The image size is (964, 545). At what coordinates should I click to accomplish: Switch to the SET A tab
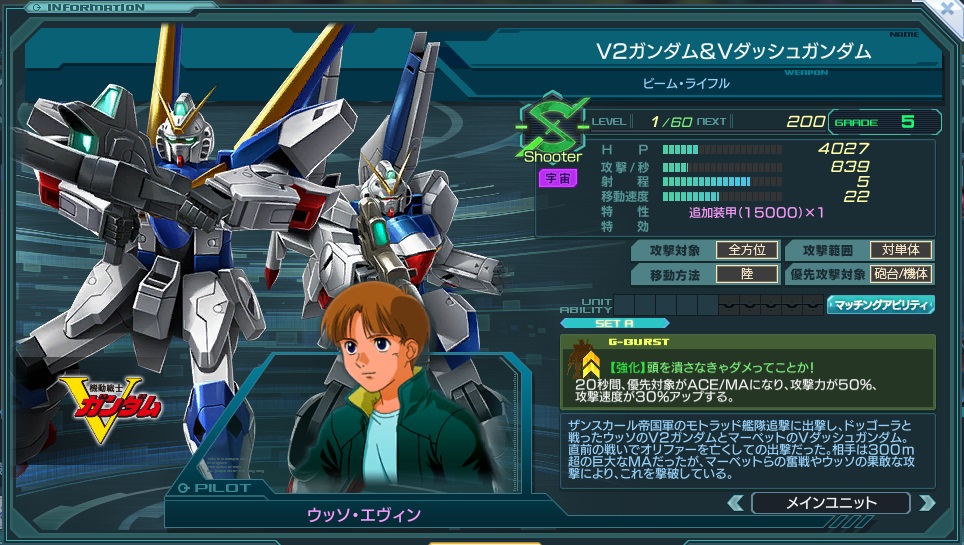[600, 323]
